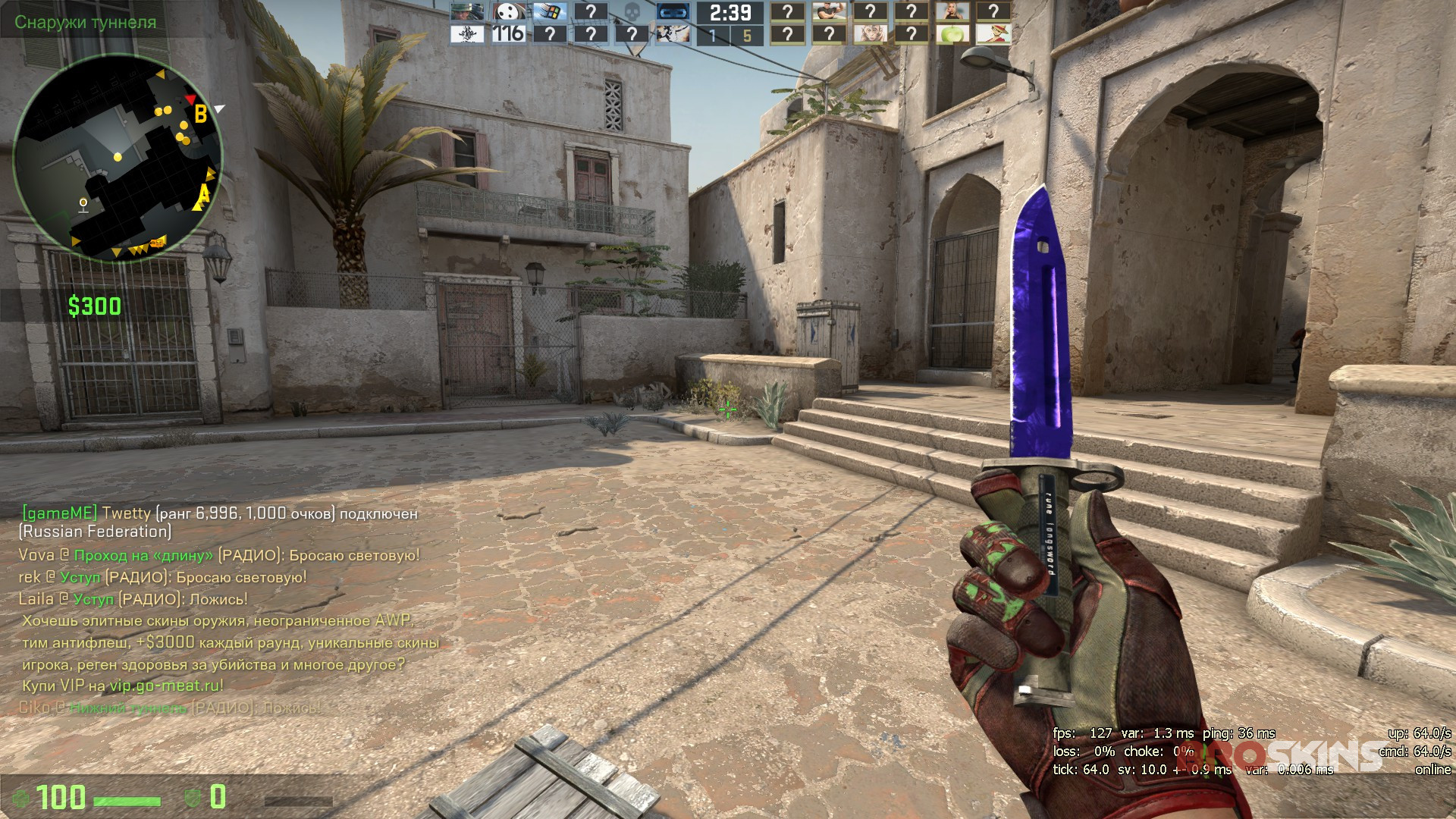Image resolution: width=1456 pixels, height=819 pixels.
Task: Click the monkey face player avatar
Action: [870, 34]
